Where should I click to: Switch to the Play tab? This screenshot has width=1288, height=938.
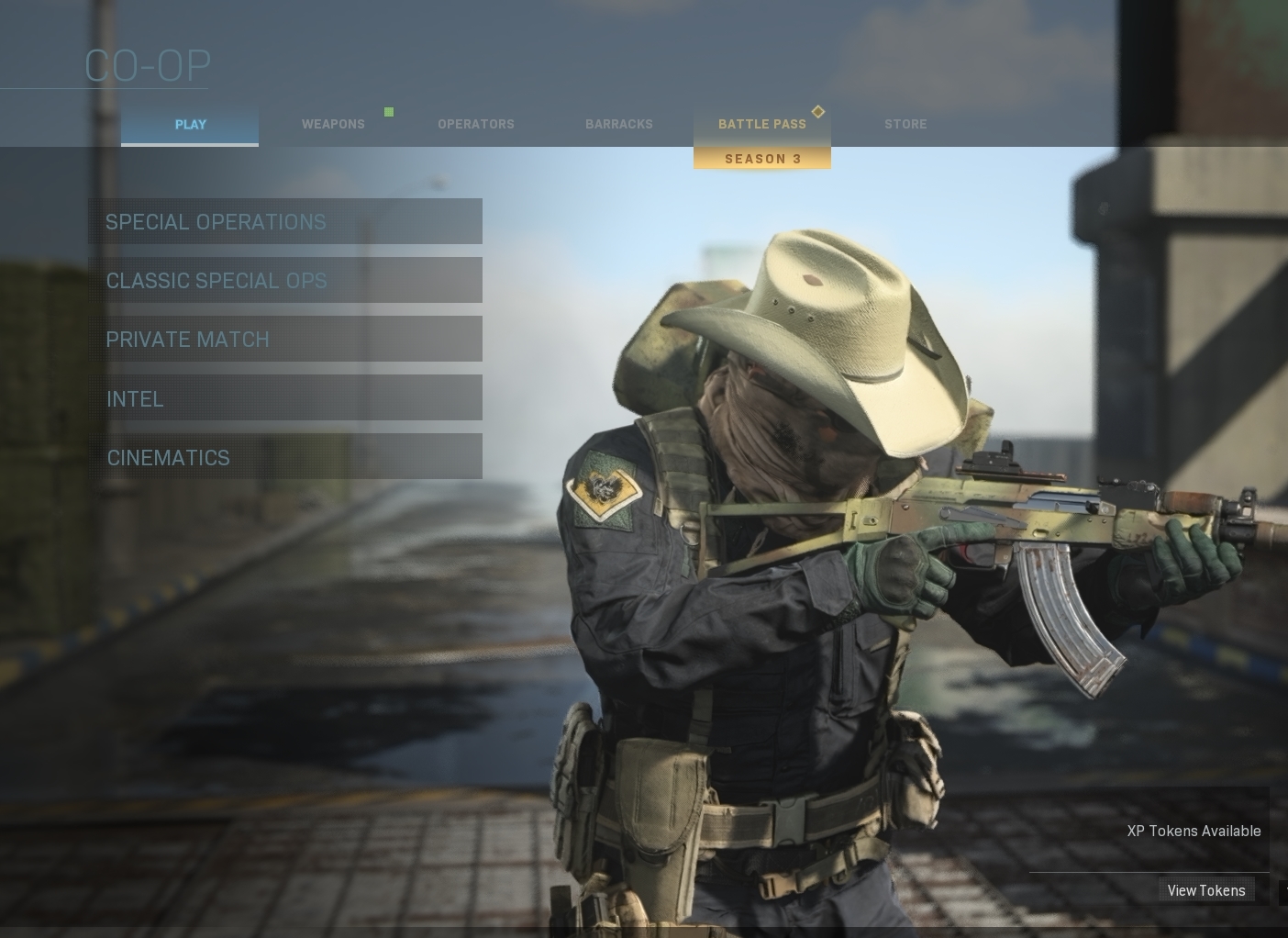tap(190, 125)
